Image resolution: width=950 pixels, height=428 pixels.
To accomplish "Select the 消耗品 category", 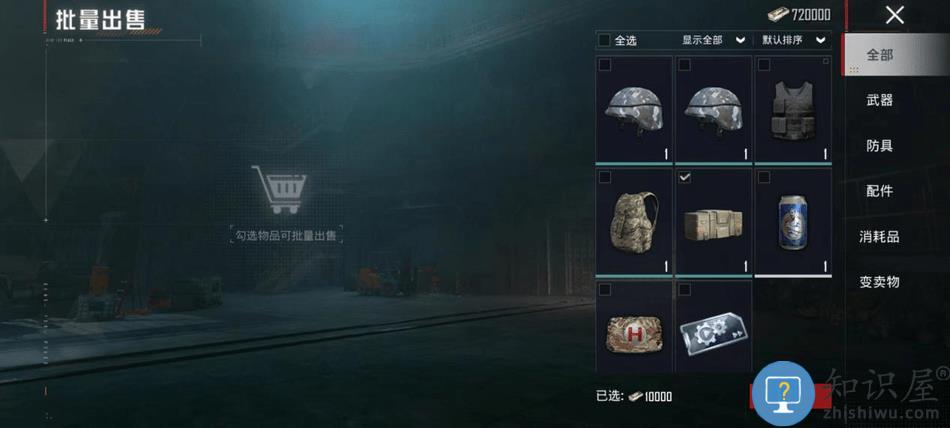I will click(880, 237).
